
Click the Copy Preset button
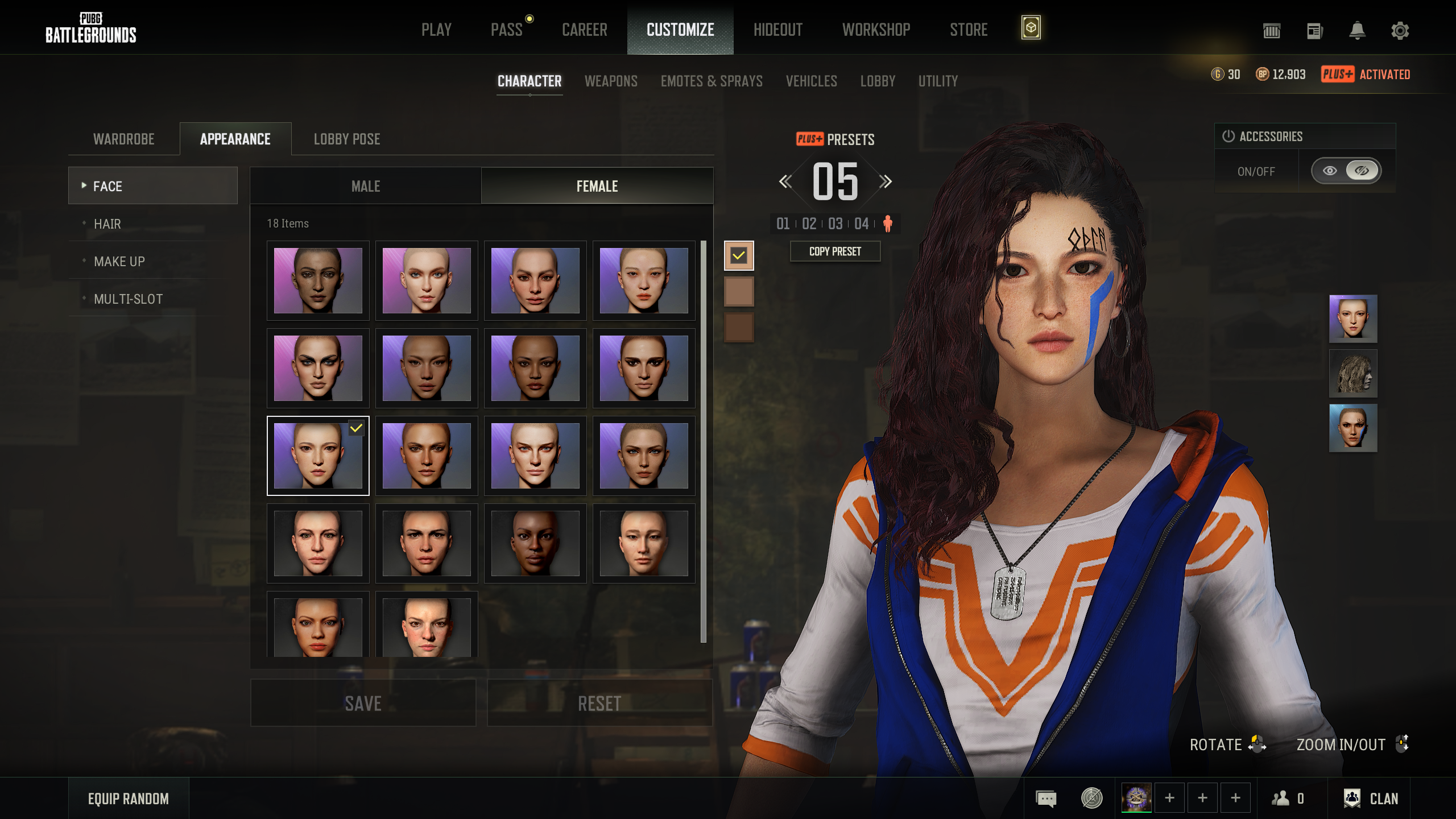[835, 251]
